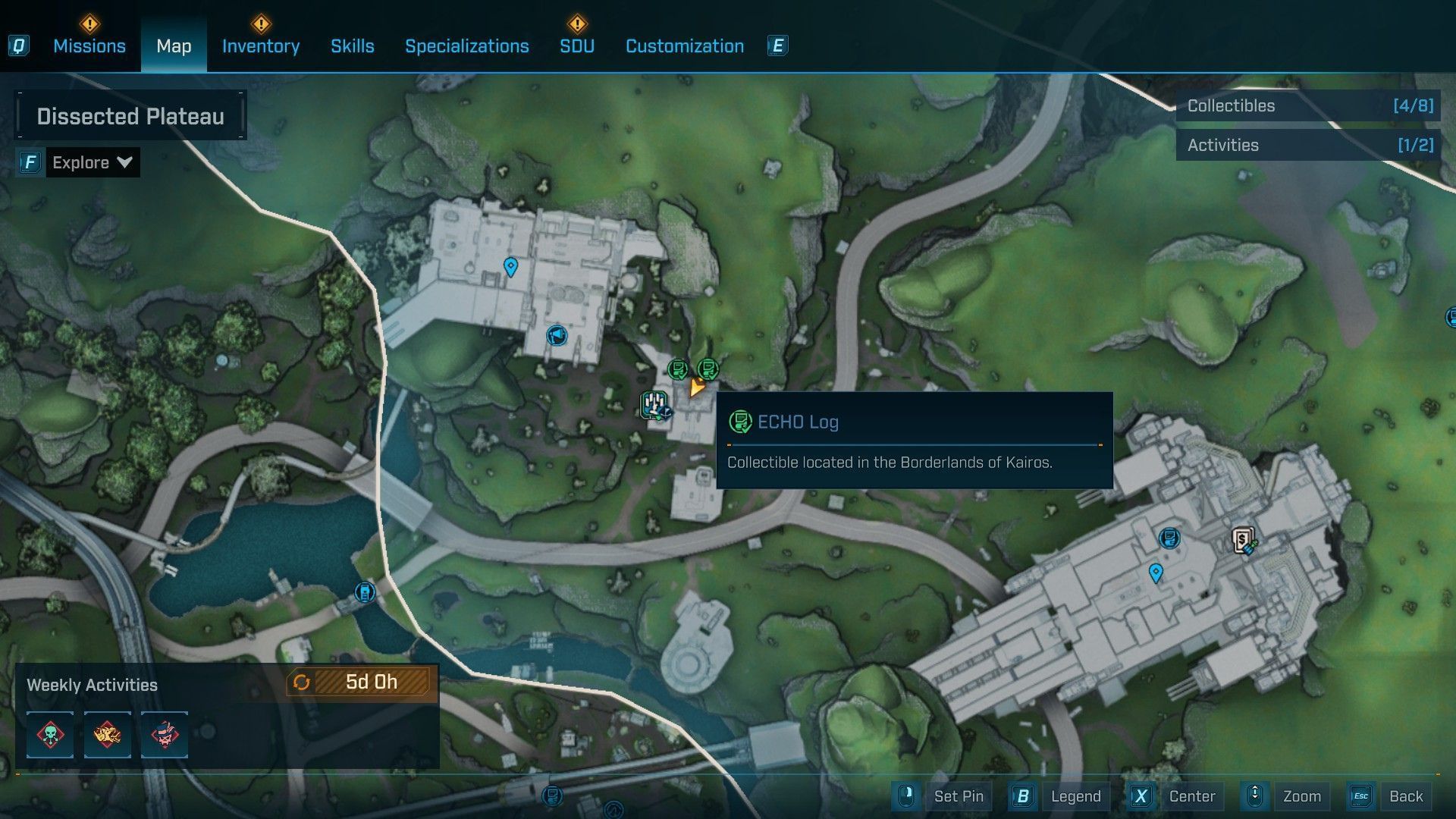
Task: Switch to the Customization tab
Action: point(684,46)
